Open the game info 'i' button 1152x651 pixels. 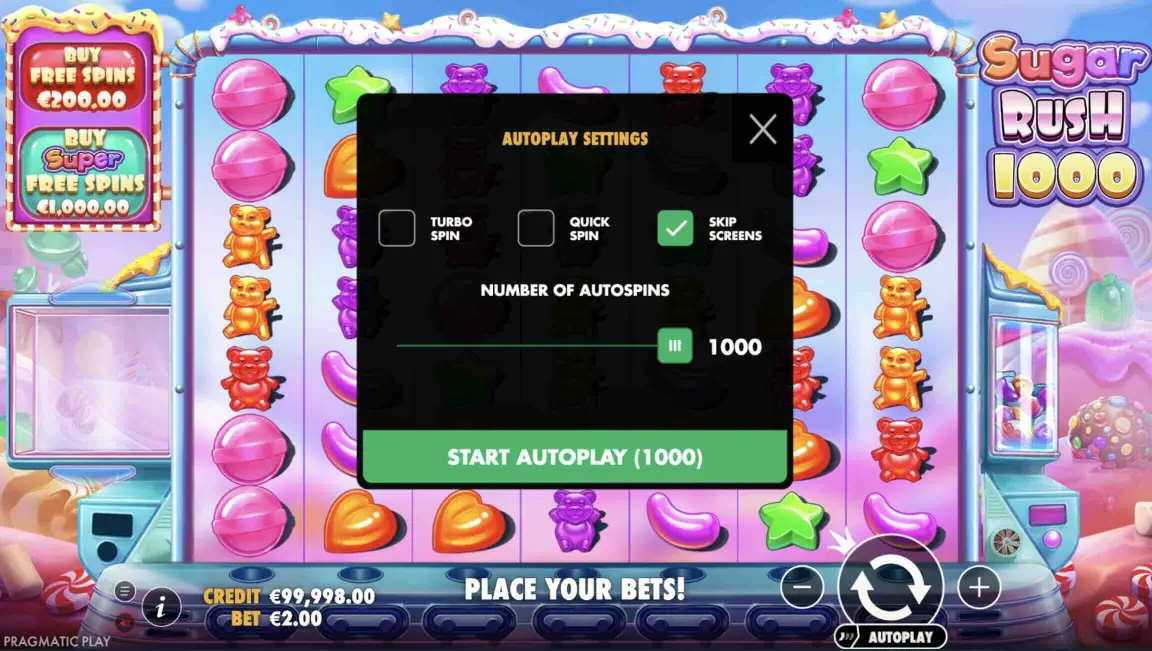pos(161,606)
